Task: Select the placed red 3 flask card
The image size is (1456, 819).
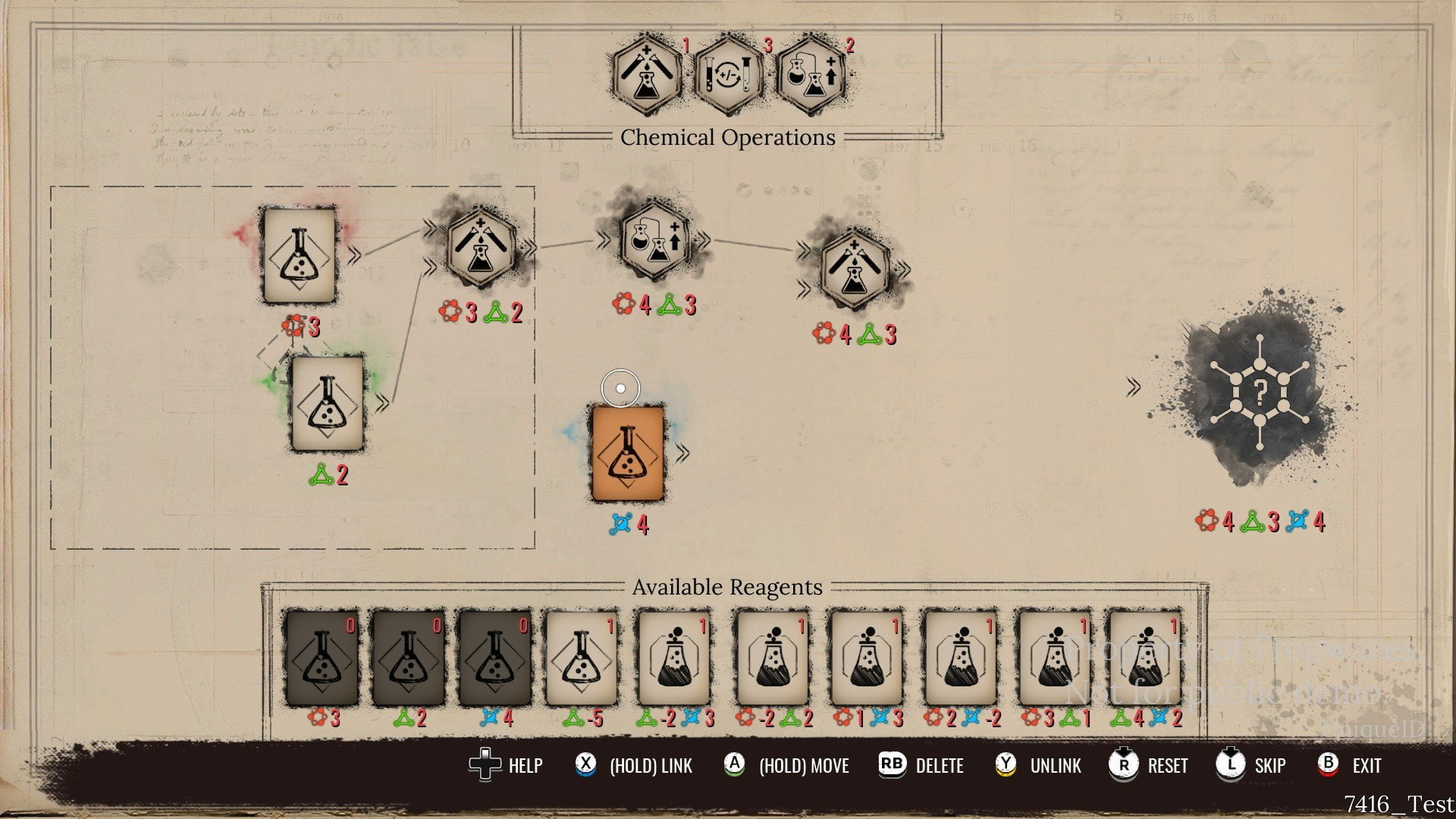Action: pyautogui.click(x=299, y=256)
